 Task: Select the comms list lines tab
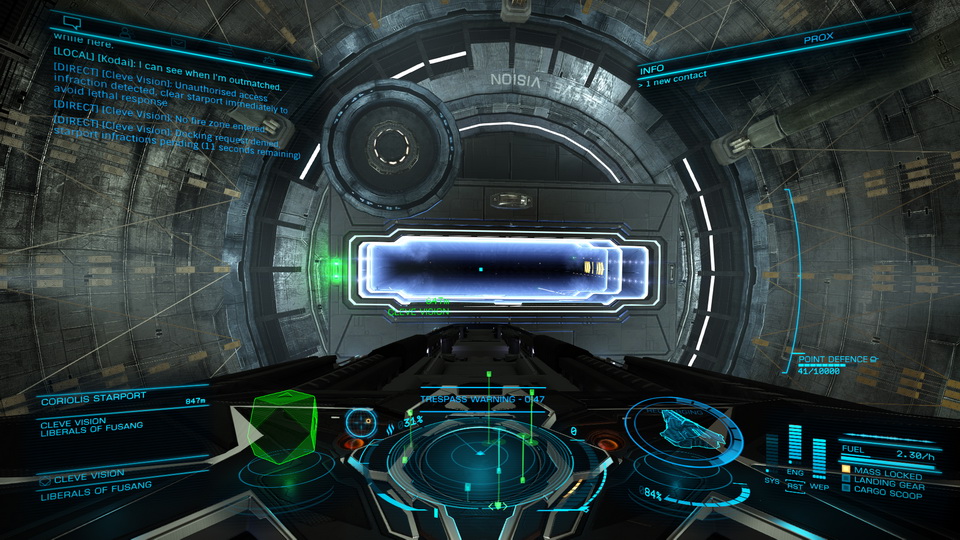[225, 48]
